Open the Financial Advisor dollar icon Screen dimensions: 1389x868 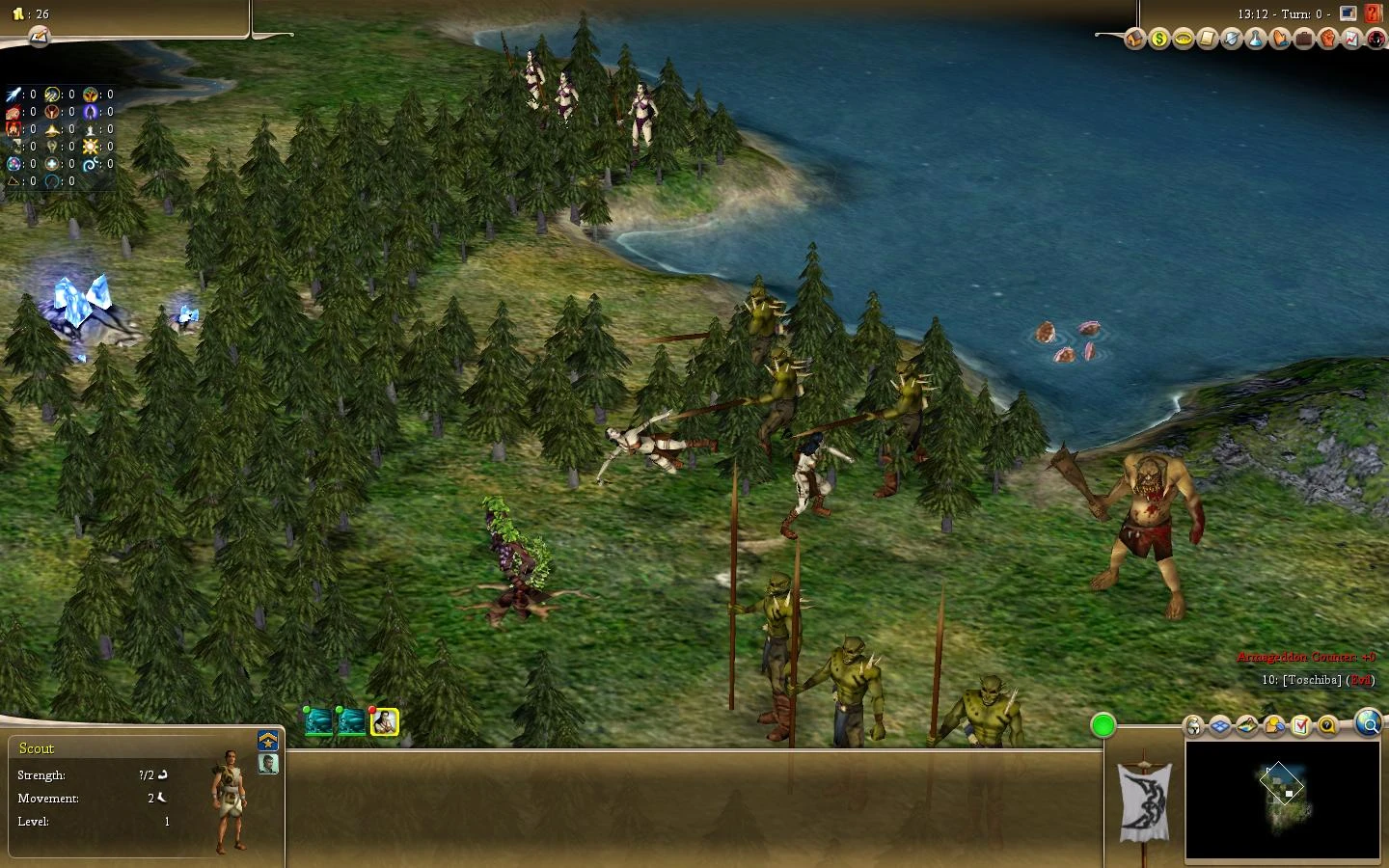[1158, 39]
